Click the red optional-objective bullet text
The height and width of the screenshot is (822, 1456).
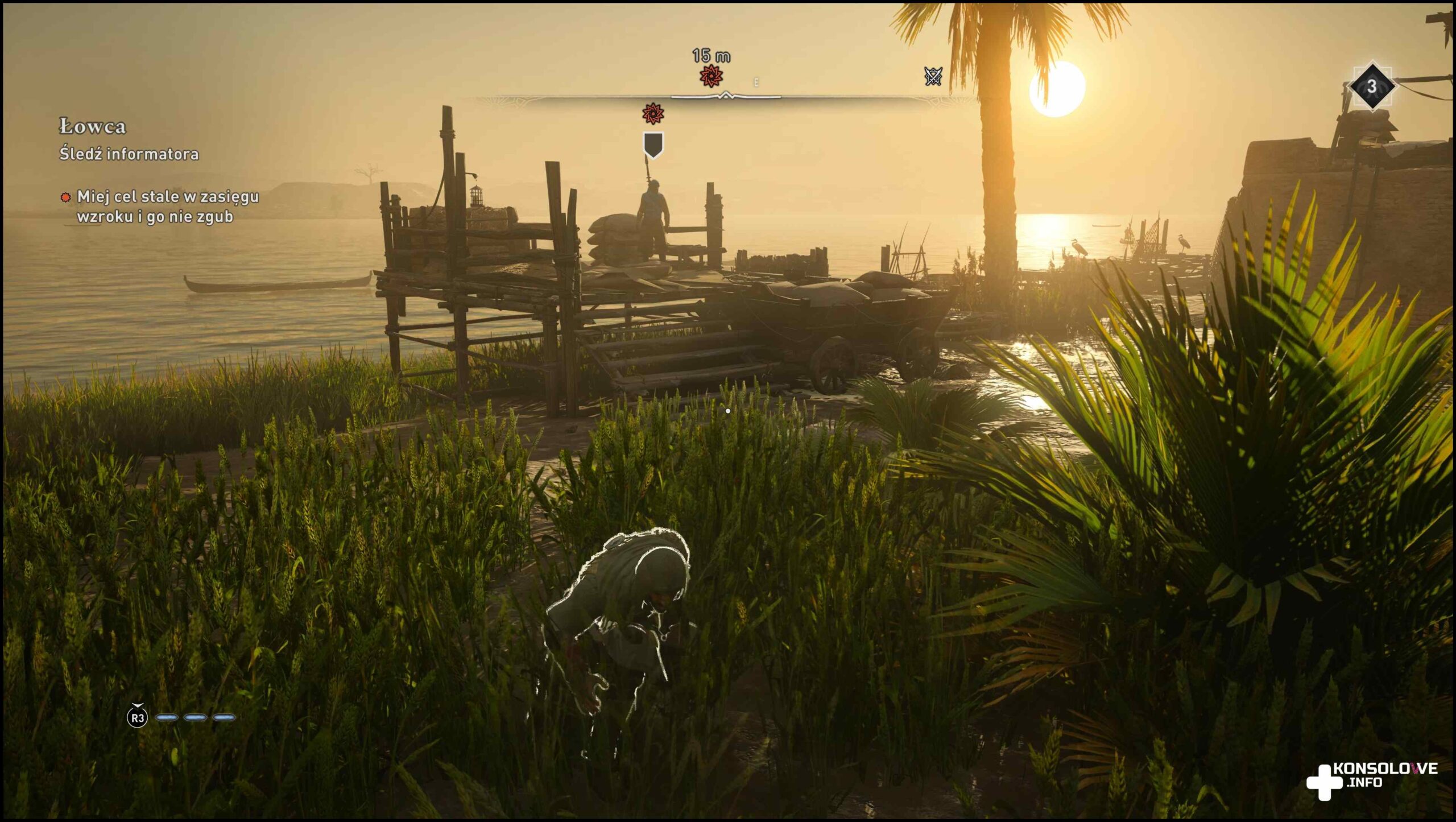click(x=167, y=206)
